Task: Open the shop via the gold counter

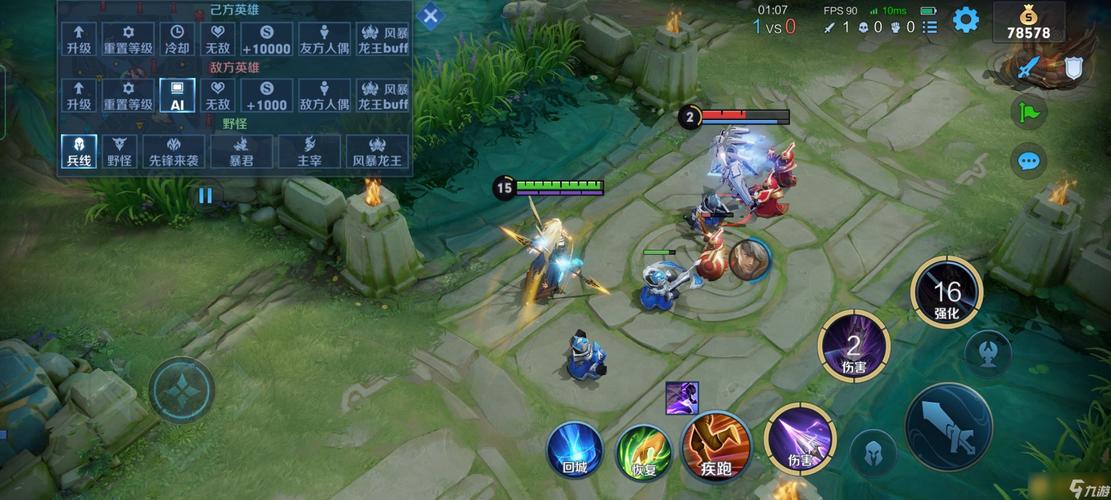Action: pos(1027,23)
